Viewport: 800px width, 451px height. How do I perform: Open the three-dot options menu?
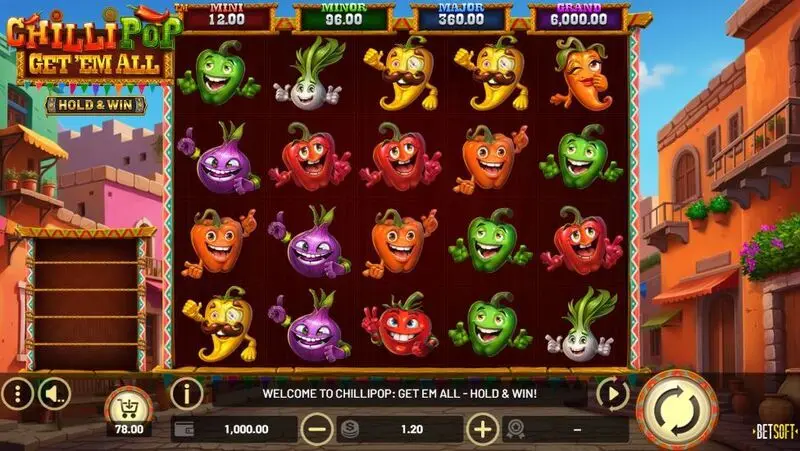(18, 394)
